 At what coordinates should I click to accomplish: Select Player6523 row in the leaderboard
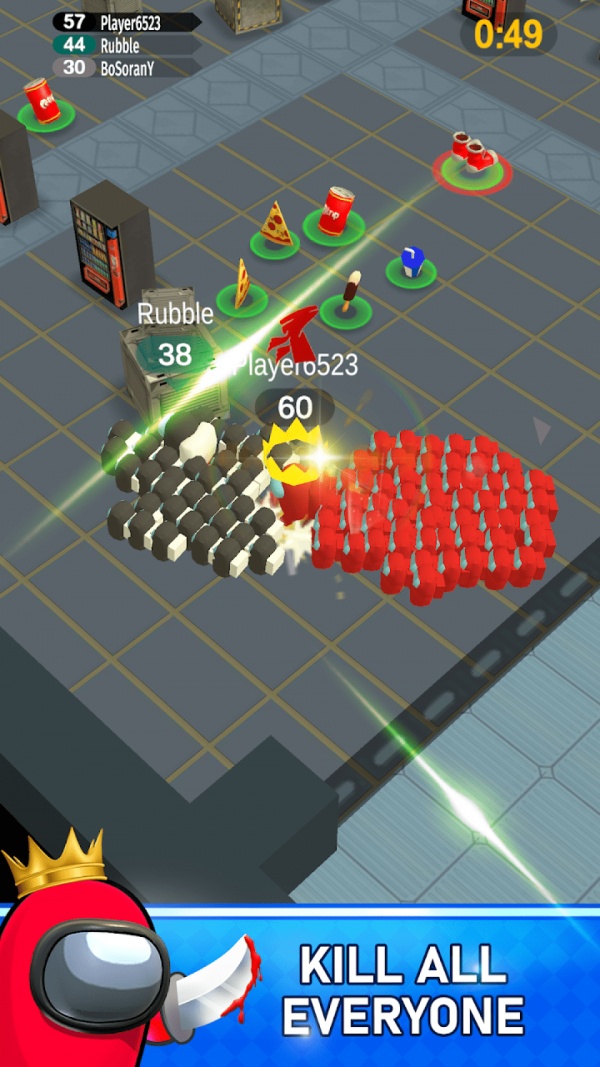(125, 21)
